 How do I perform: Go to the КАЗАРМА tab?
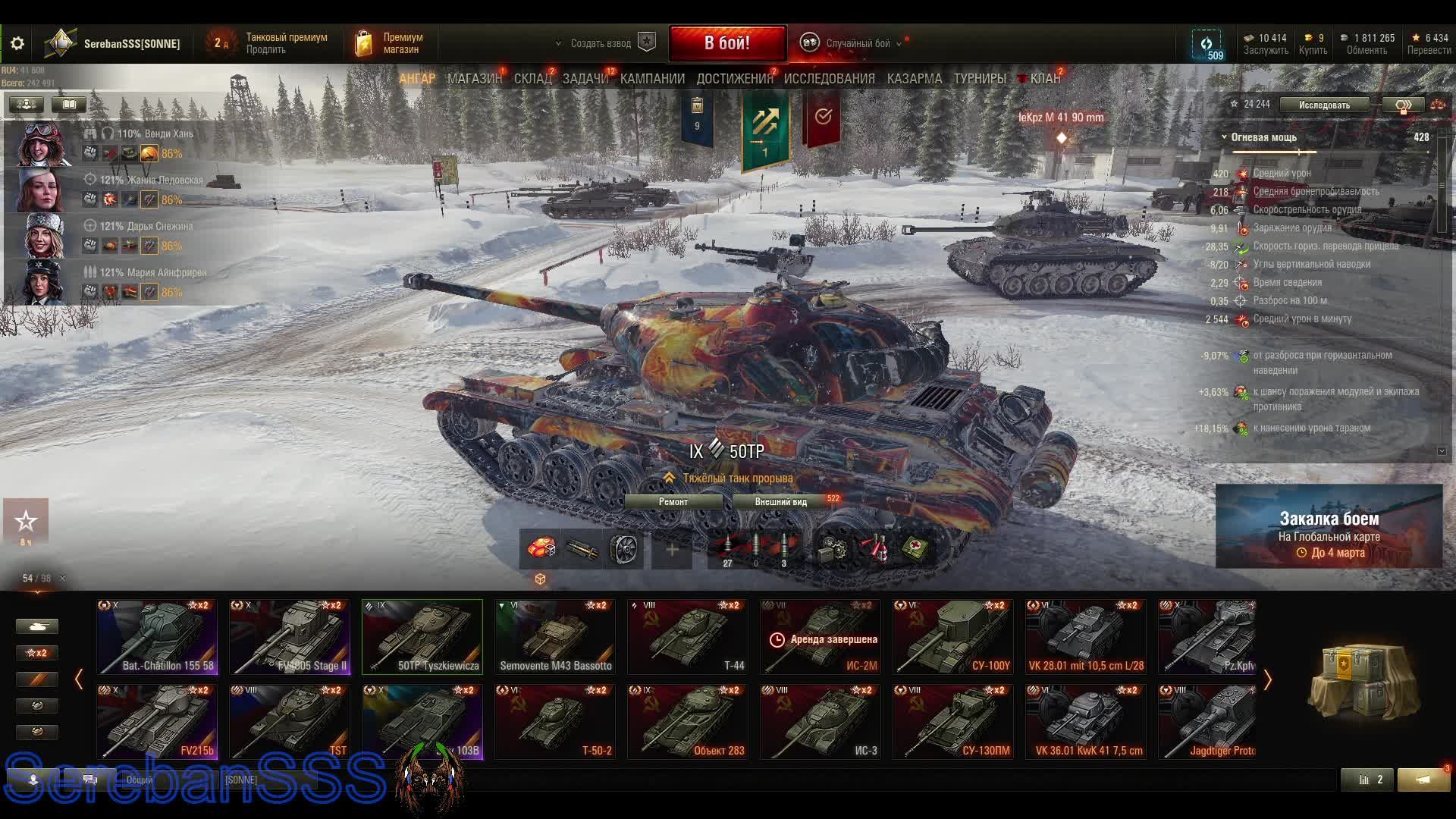914,79
